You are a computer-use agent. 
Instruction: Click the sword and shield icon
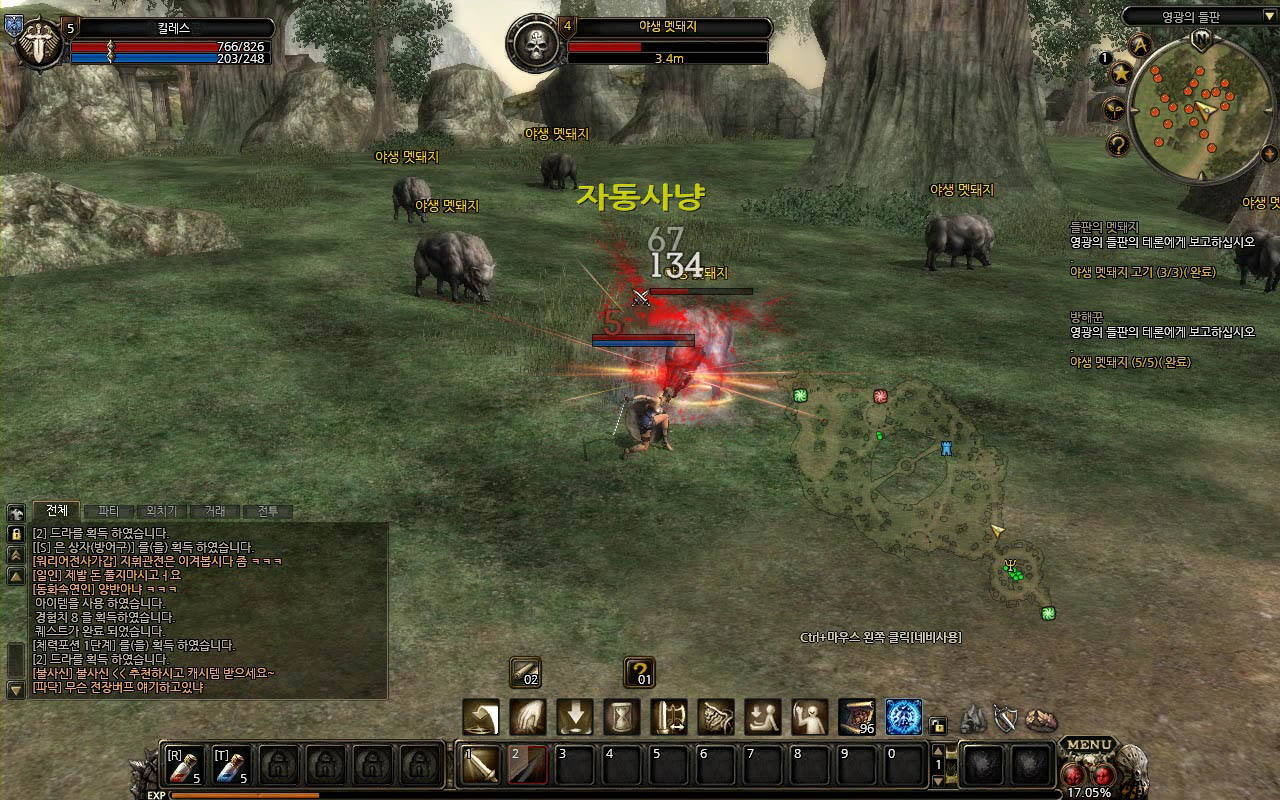tap(1005, 718)
